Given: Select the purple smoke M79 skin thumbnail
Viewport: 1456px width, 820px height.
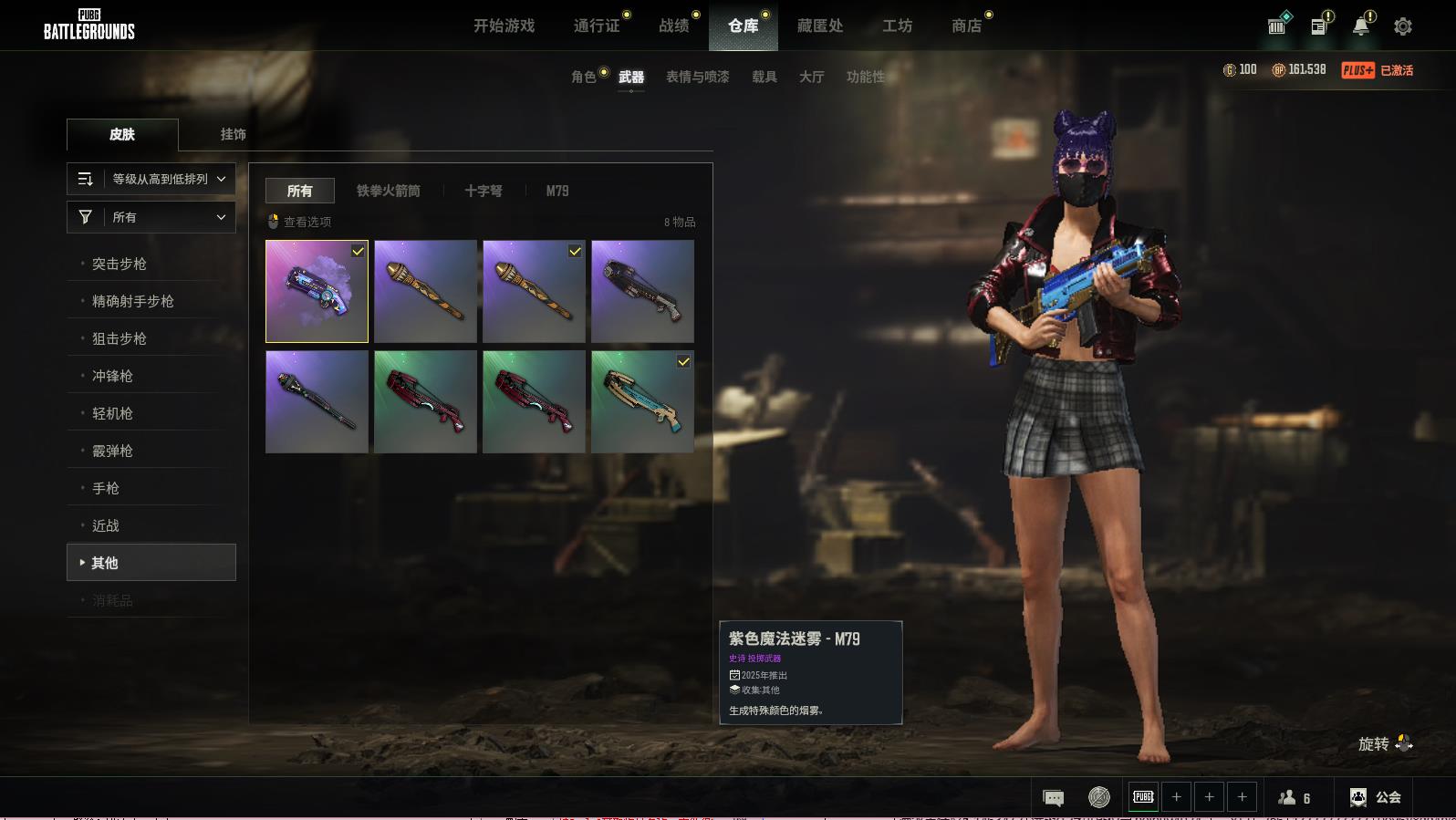Looking at the screenshot, I should 317,291.
